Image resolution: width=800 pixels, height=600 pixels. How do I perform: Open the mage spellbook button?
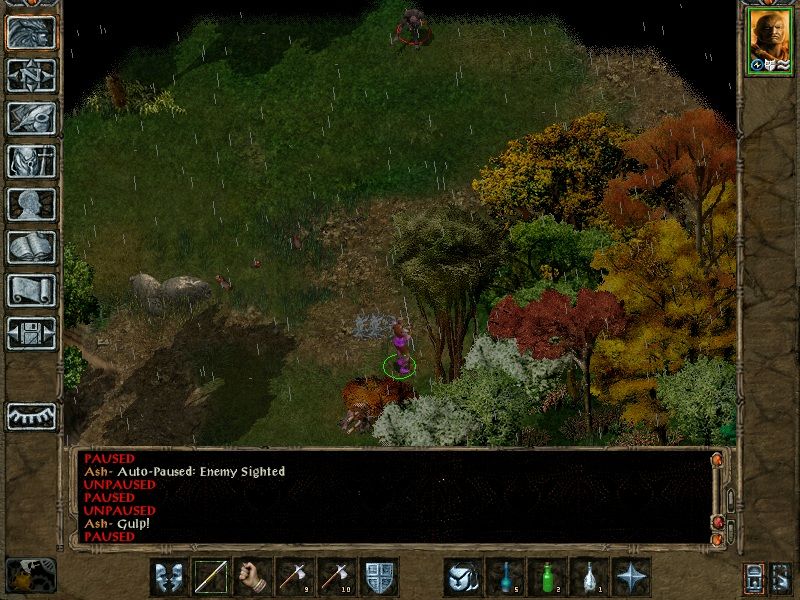coord(31,247)
